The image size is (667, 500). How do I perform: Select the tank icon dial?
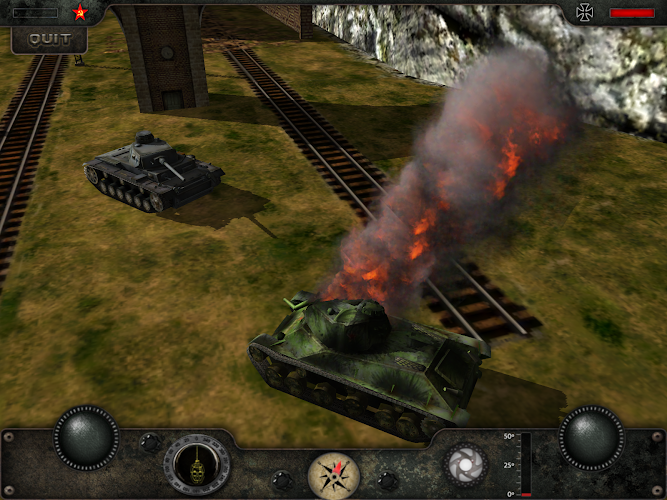coord(197,465)
